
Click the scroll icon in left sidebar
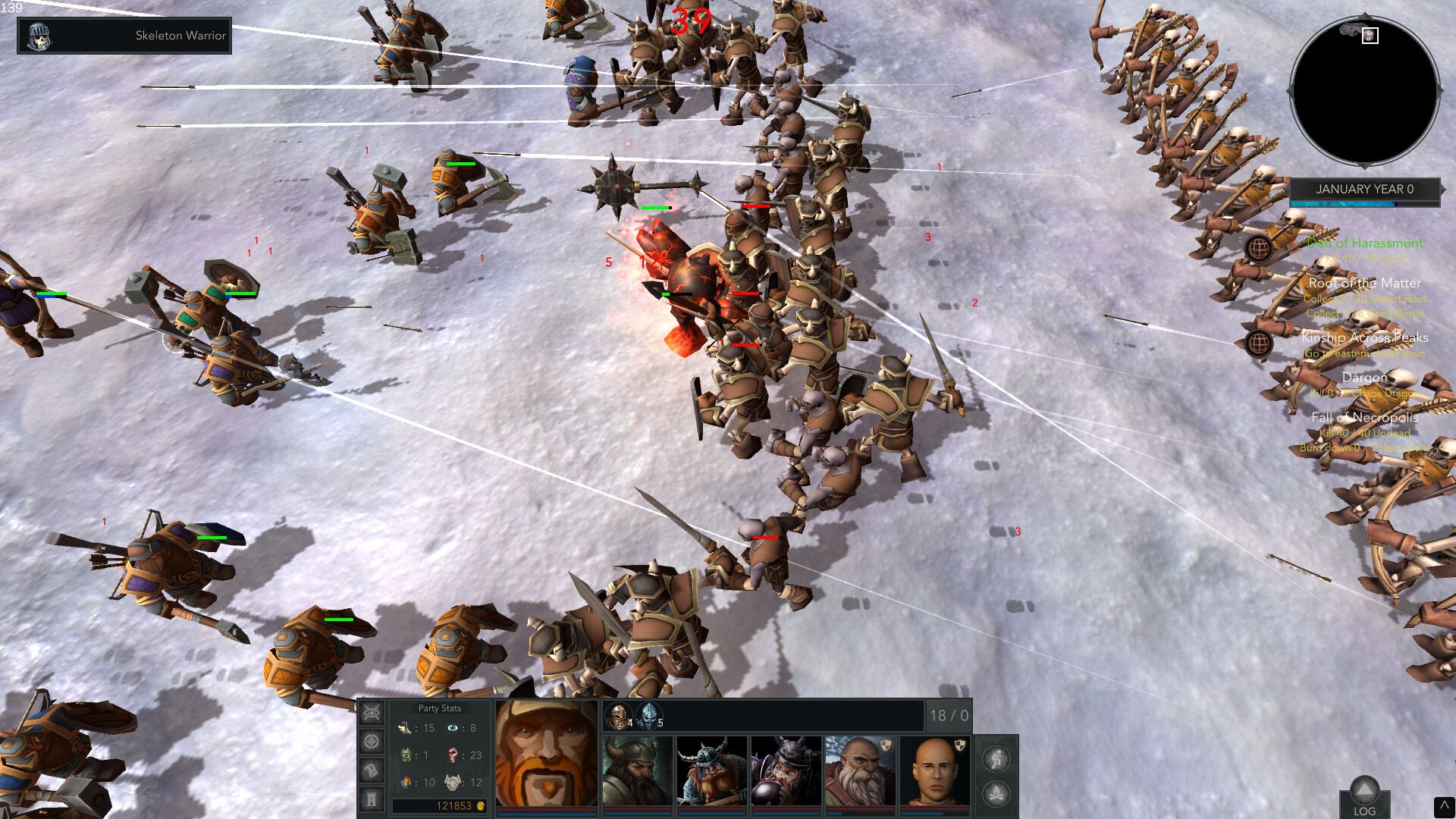point(372,768)
